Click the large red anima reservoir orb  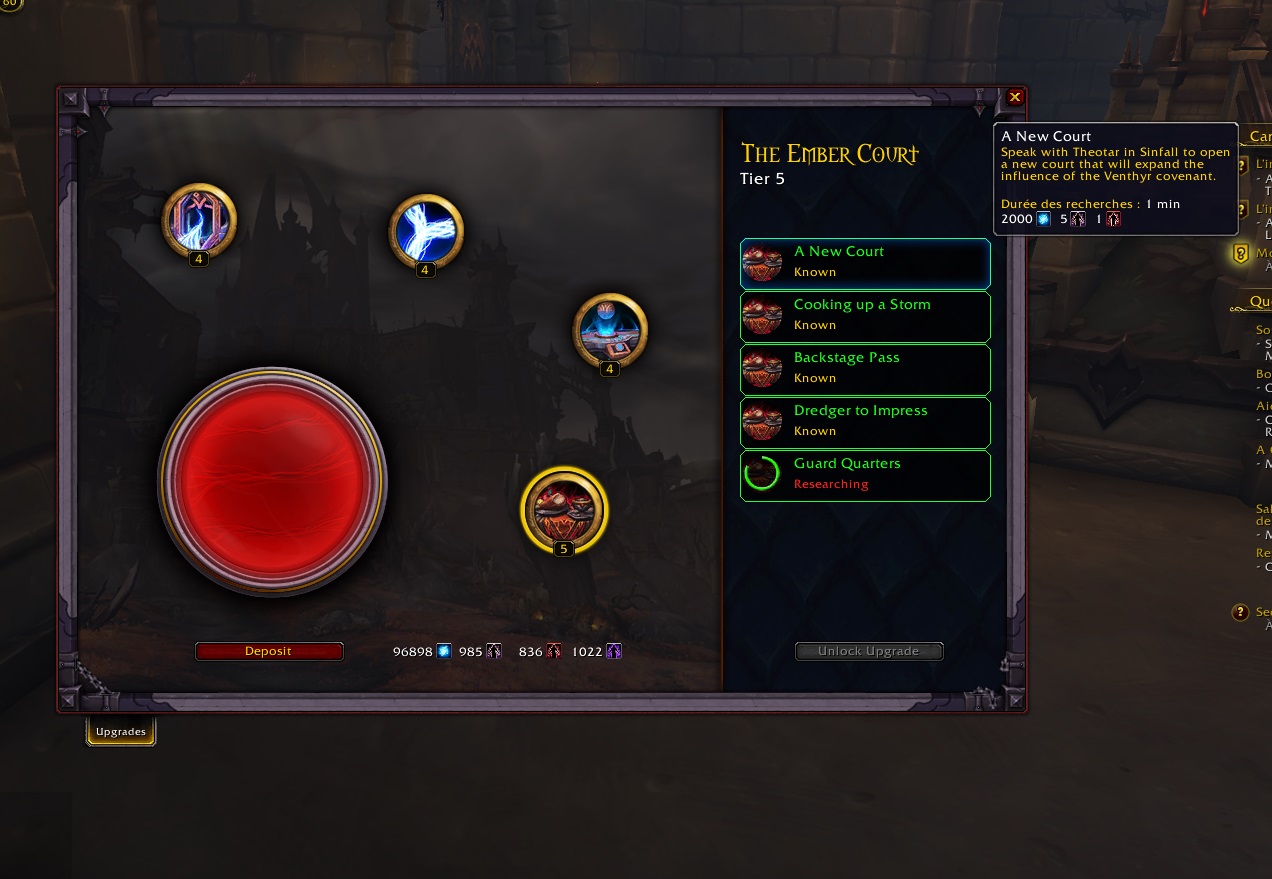click(x=272, y=481)
